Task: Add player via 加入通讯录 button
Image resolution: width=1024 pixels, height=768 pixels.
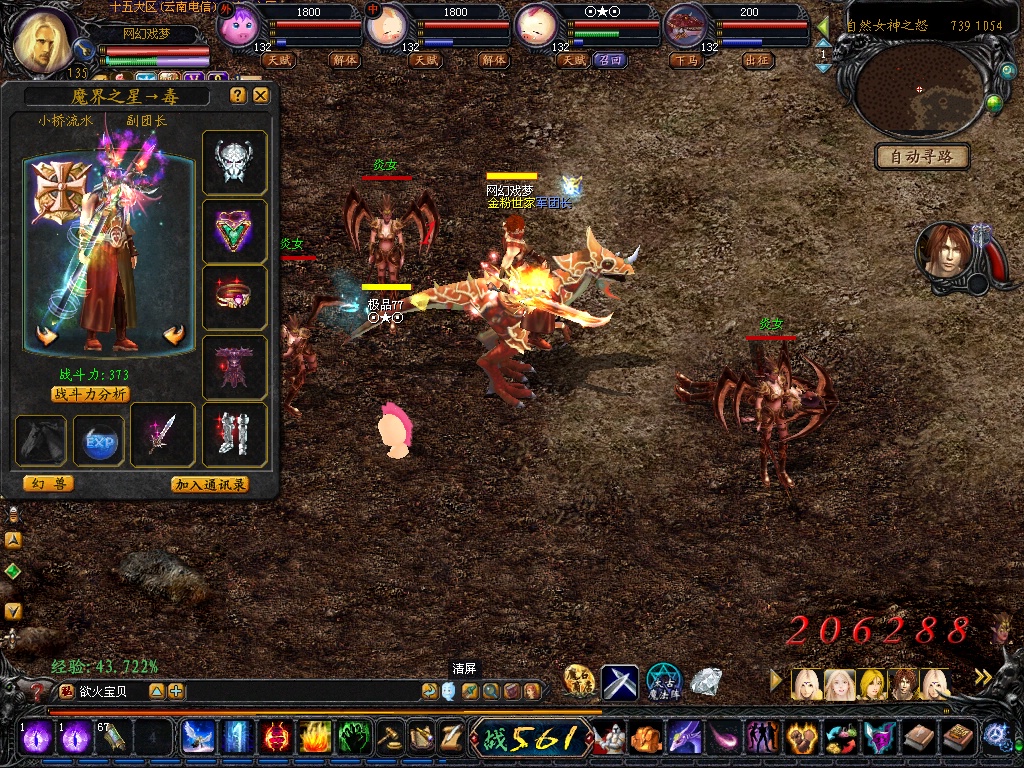Action: (210, 484)
